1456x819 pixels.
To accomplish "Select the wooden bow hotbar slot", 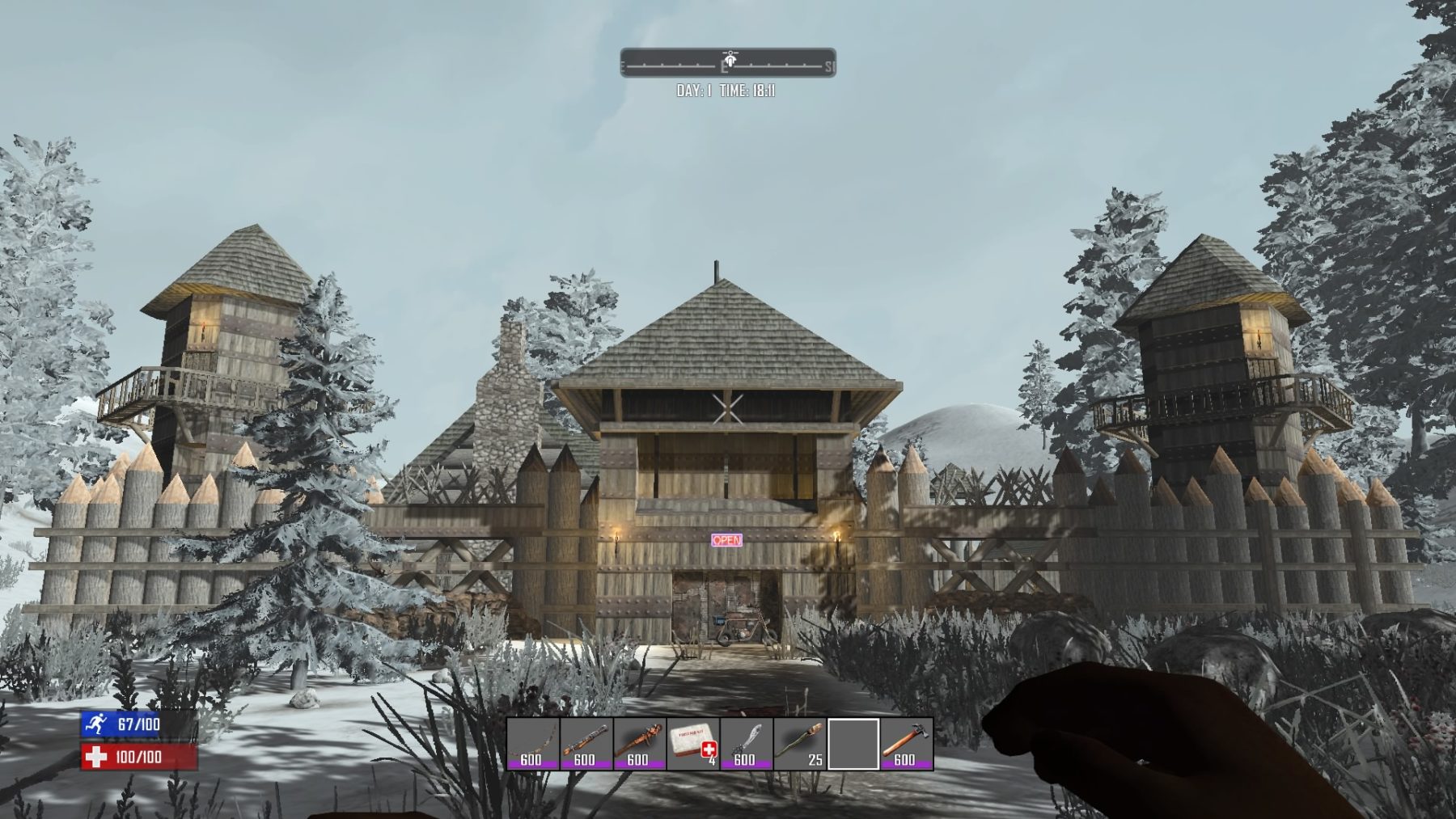I will (532, 744).
